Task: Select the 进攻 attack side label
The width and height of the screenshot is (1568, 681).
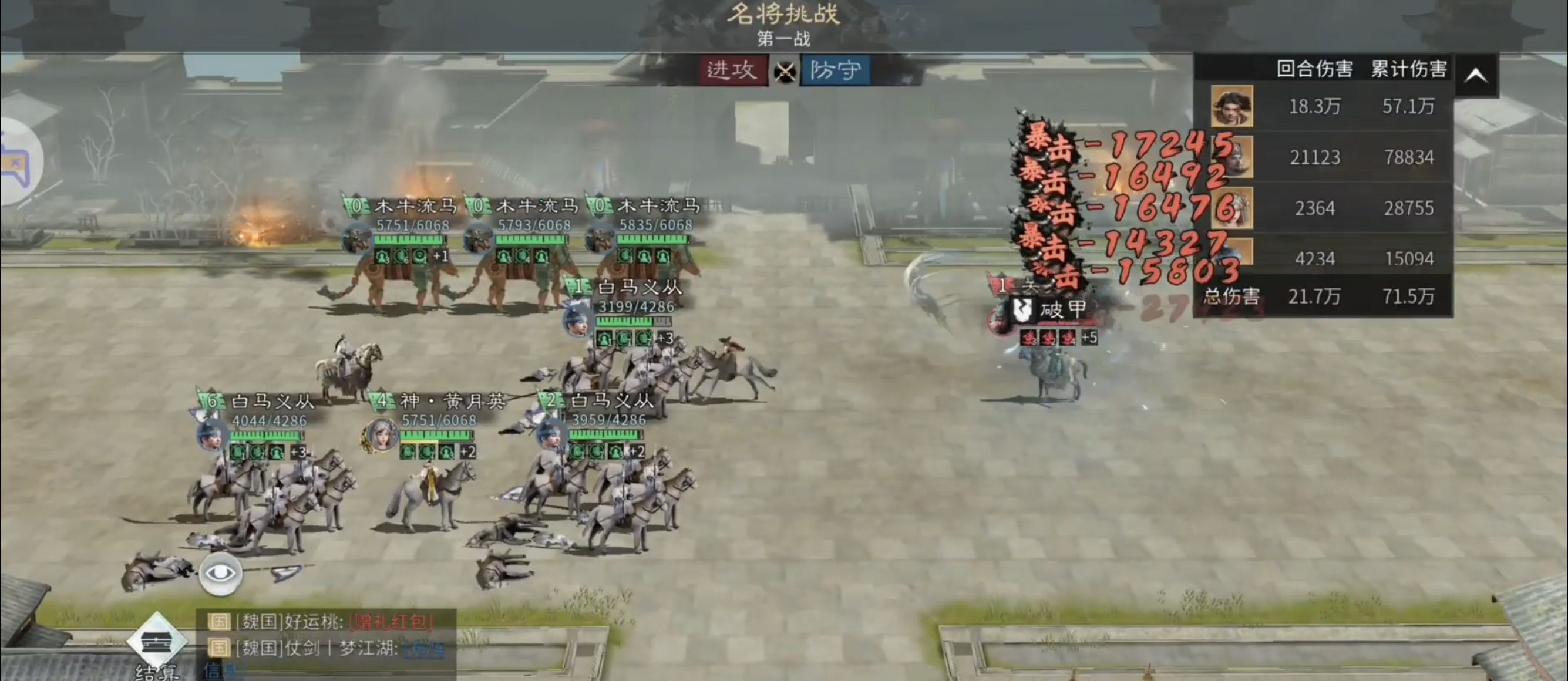Action: 732,70
